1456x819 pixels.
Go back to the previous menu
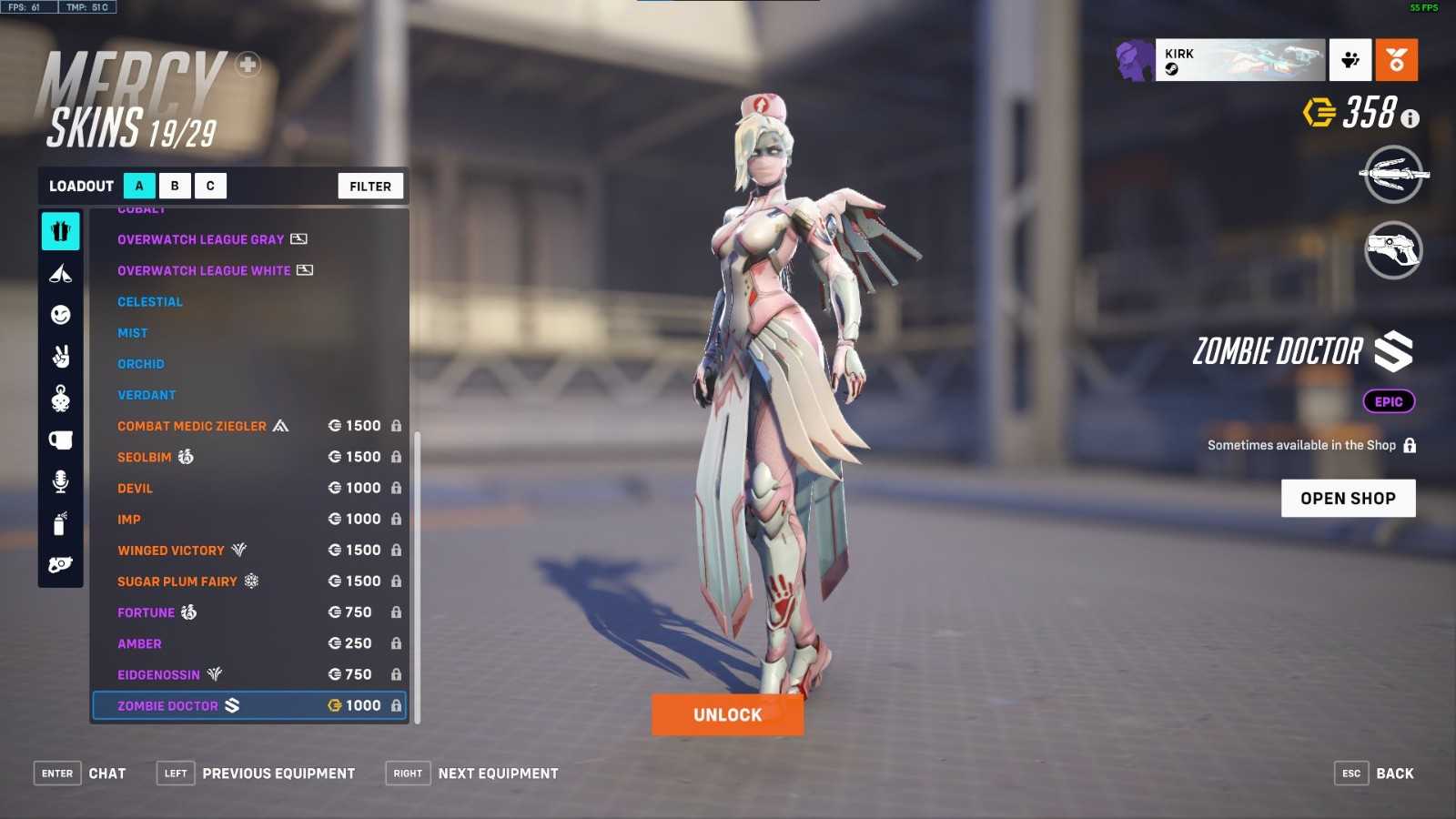click(1374, 773)
